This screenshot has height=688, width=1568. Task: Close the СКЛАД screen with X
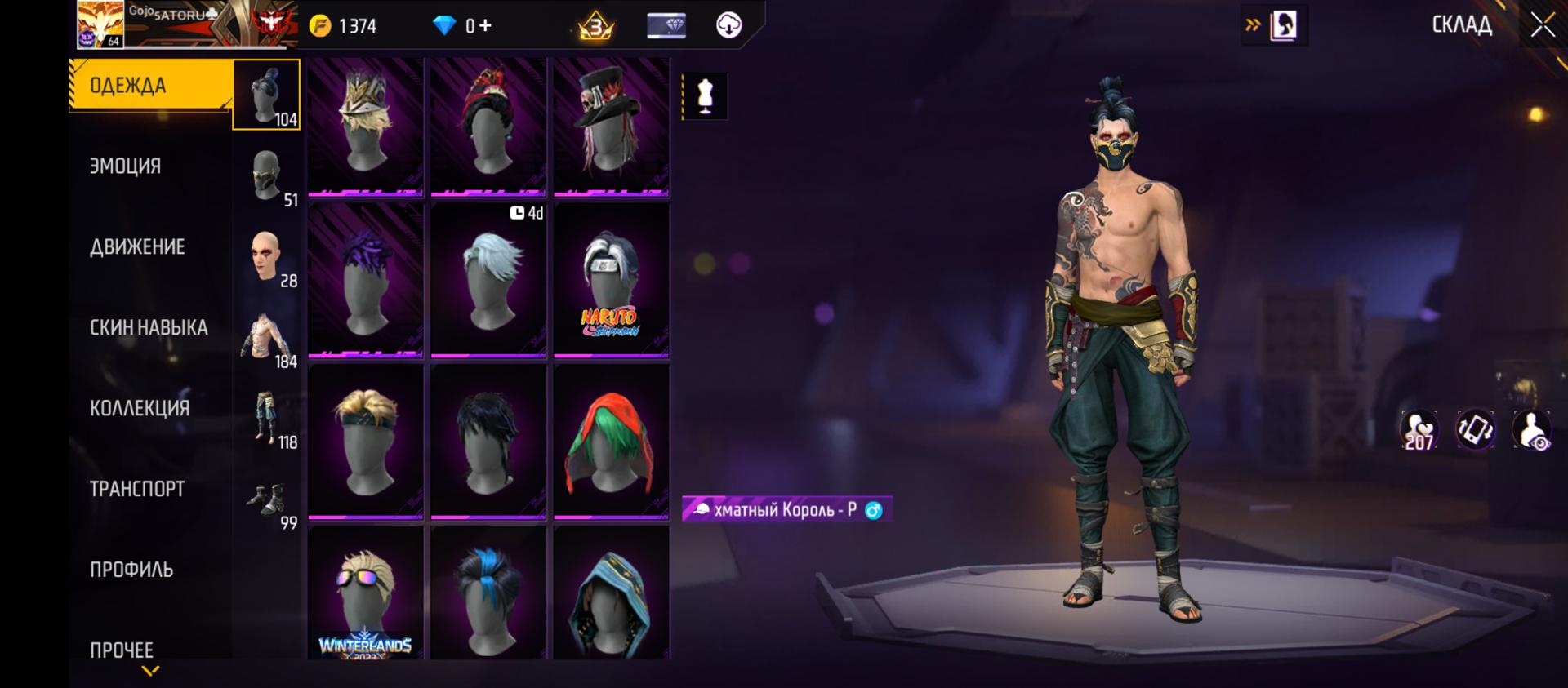click(x=1542, y=25)
